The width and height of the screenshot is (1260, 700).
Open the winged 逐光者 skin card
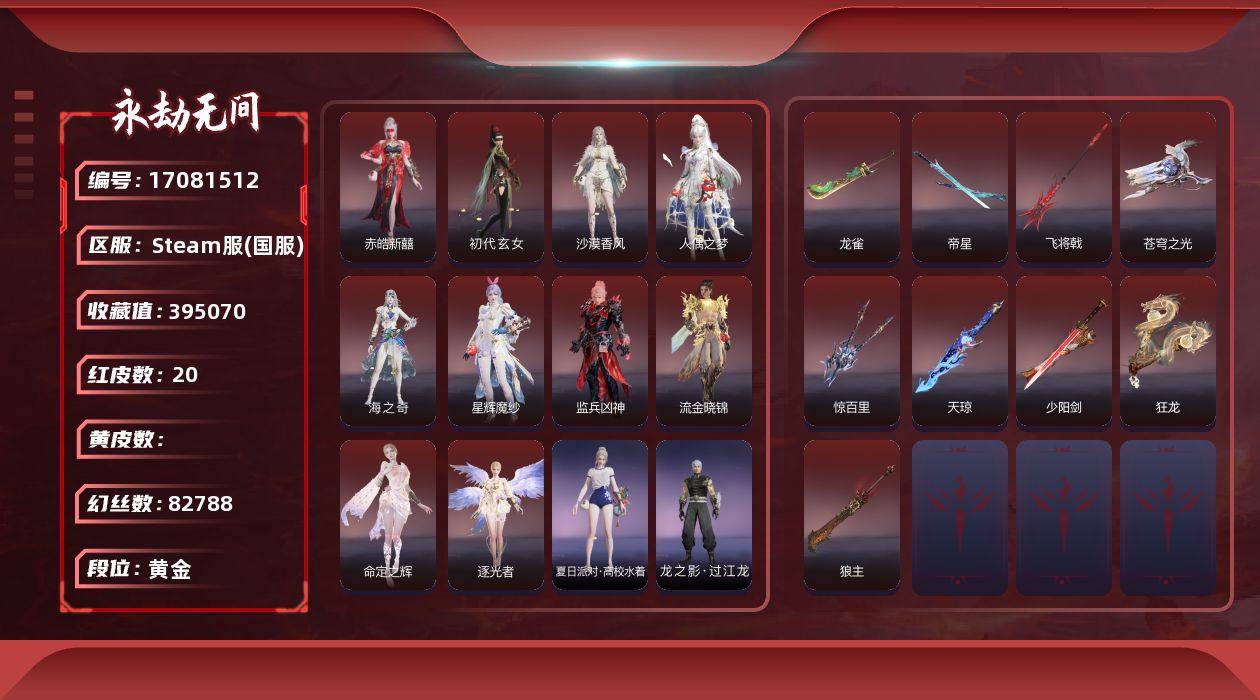point(496,515)
